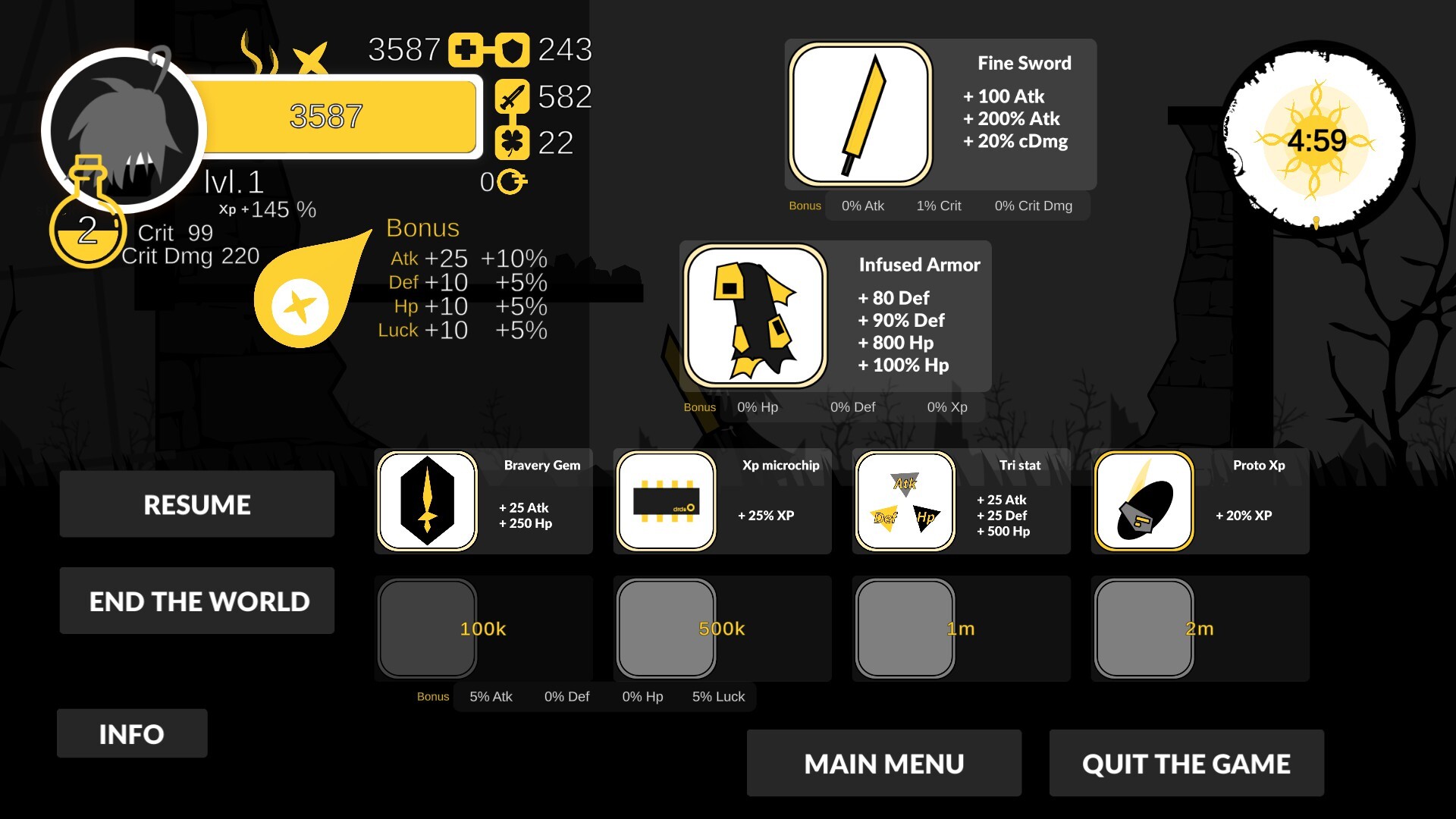This screenshot has height=819, width=1456.
Task: Click the potion flask icon
Action: point(87,220)
